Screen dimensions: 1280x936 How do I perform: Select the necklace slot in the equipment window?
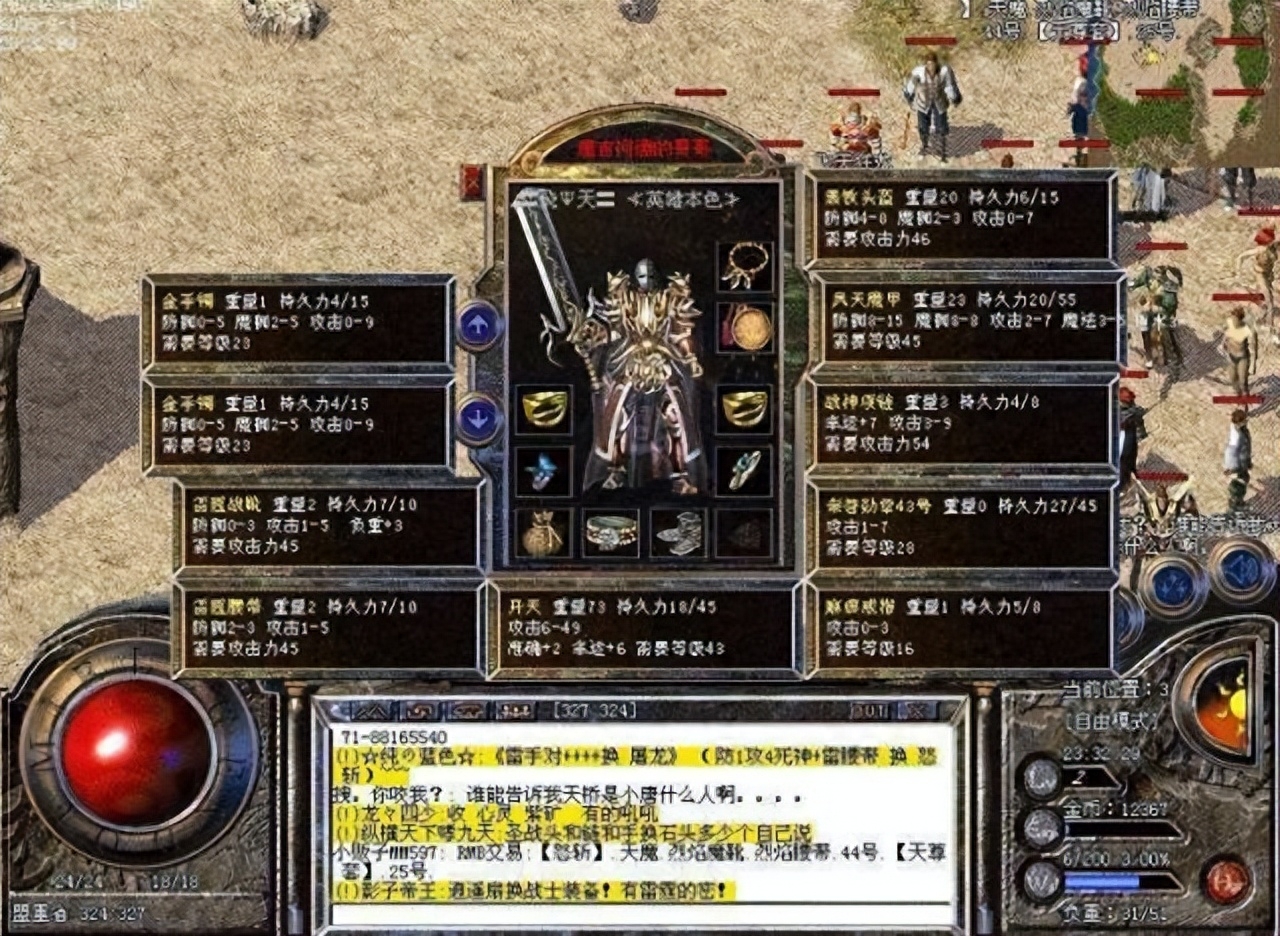pos(743,267)
